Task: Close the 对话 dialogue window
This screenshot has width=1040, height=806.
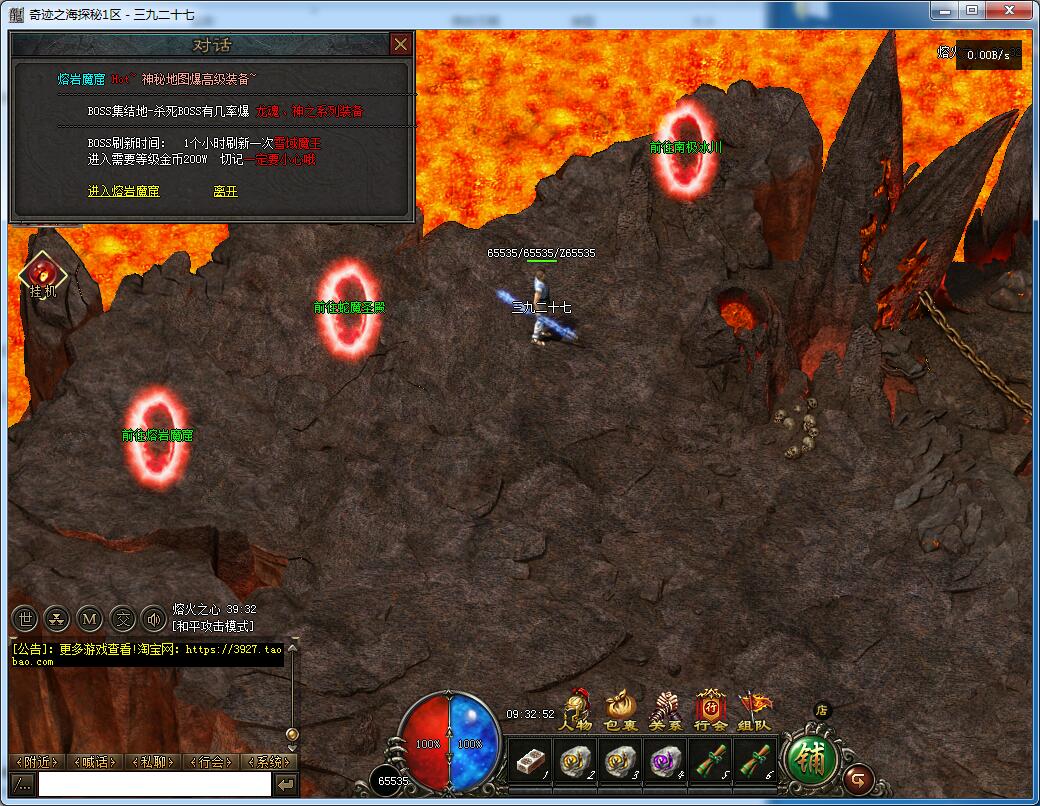Action: [400, 45]
